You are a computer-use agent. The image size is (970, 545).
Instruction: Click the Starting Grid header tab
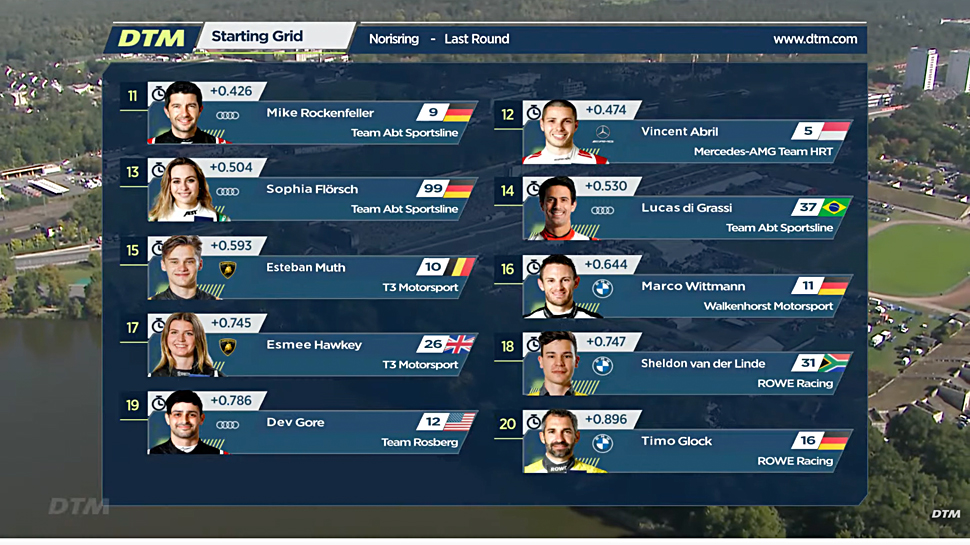[x=257, y=37]
